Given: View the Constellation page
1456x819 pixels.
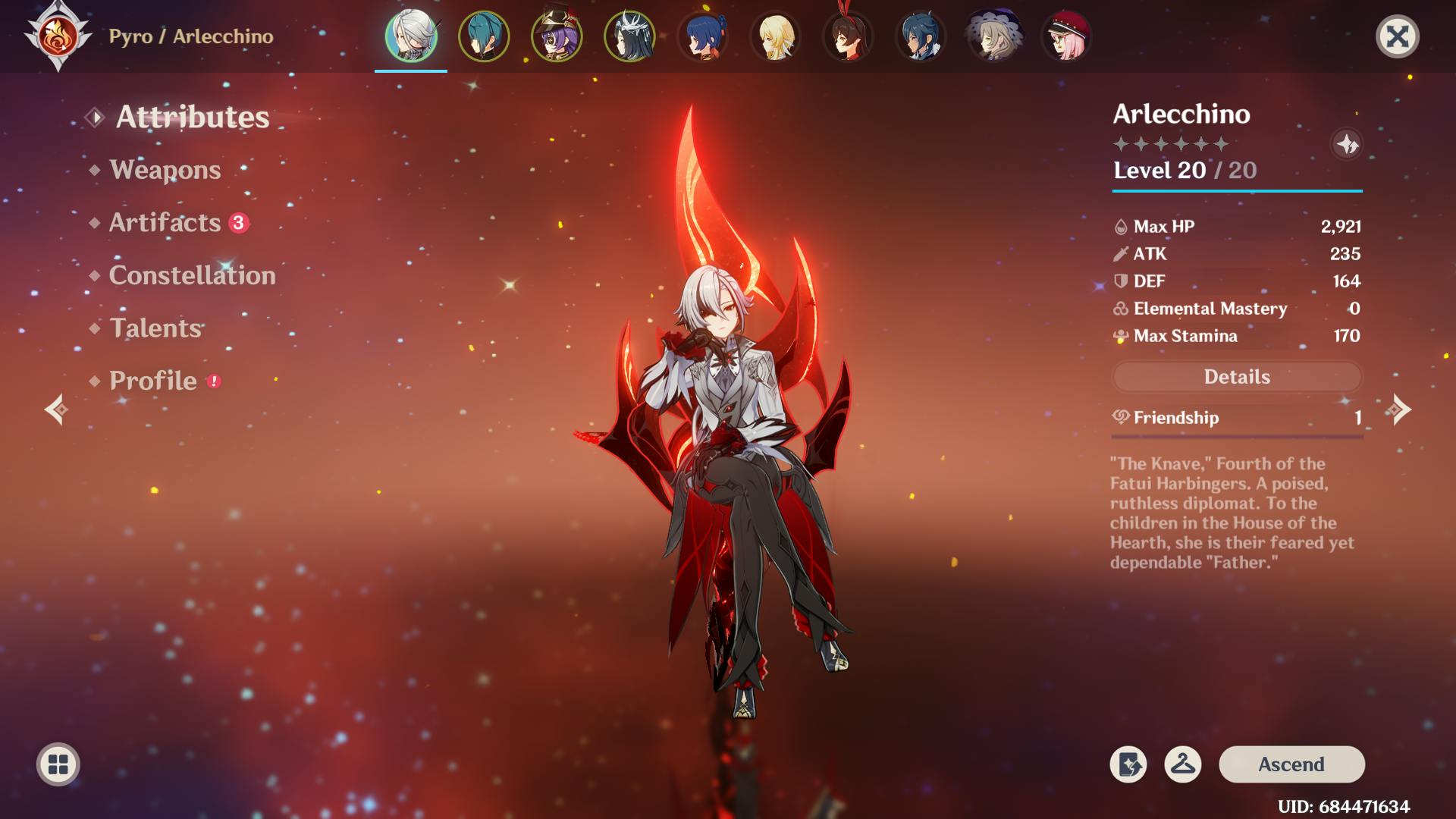Looking at the screenshot, I should (x=192, y=275).
